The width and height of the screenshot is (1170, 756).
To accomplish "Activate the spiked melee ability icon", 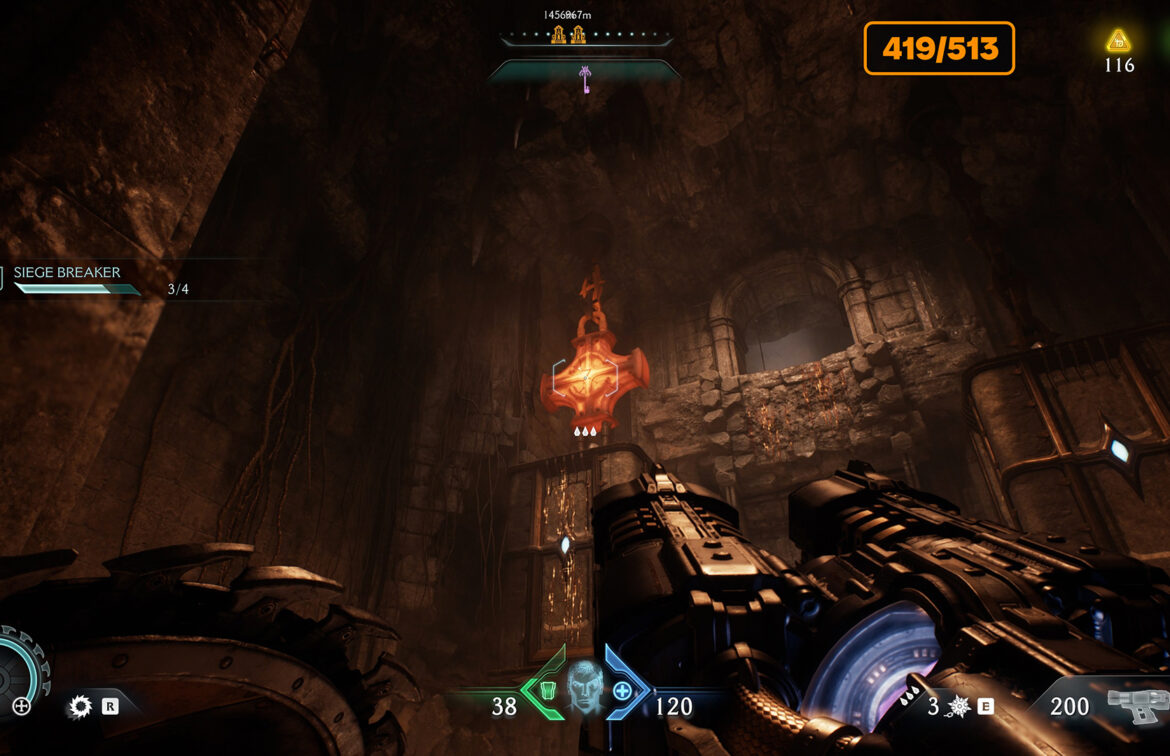I will pyautogui.click(x=79, y=707).
